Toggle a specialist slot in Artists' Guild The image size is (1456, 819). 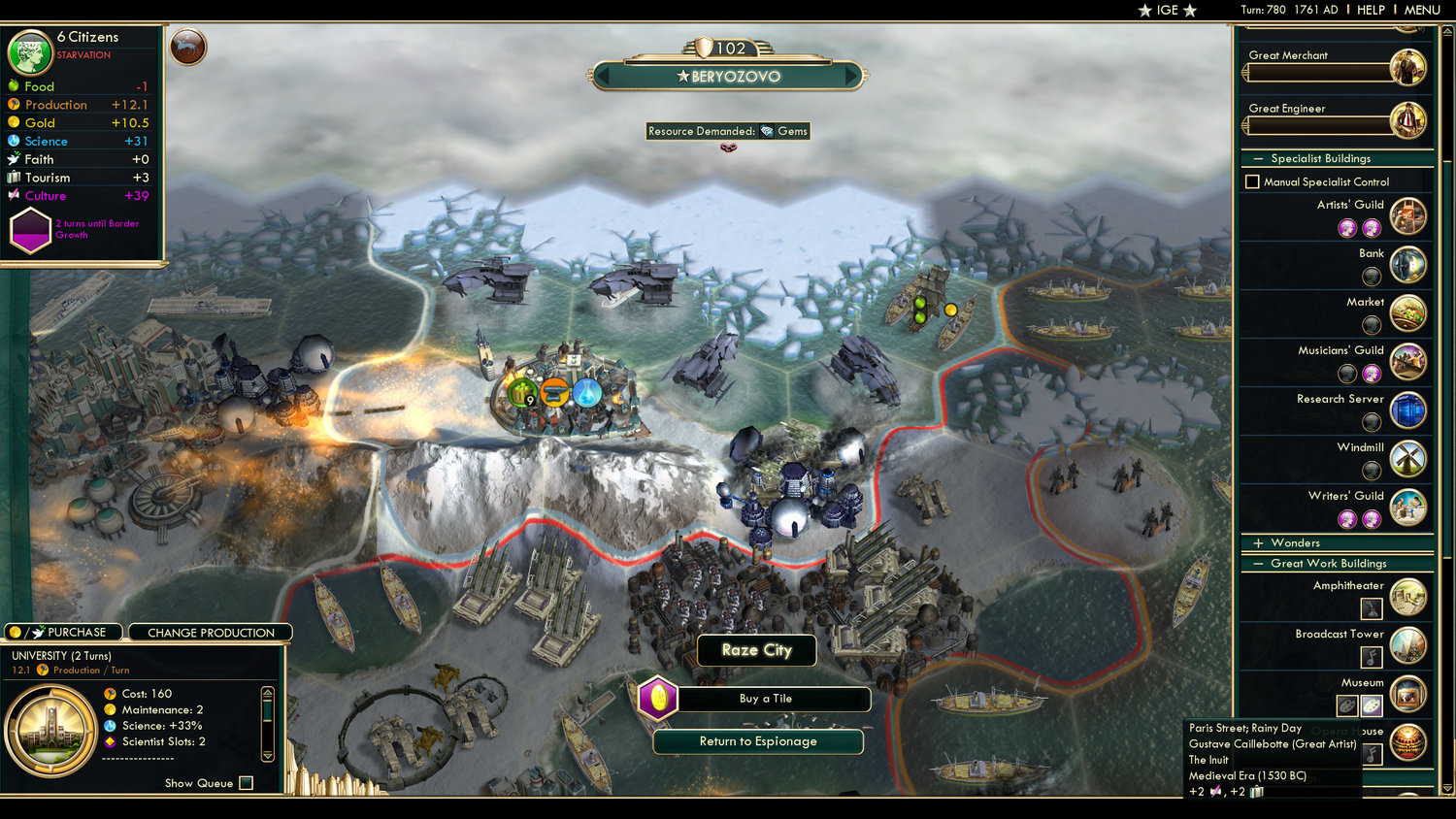click(1347, 228)
